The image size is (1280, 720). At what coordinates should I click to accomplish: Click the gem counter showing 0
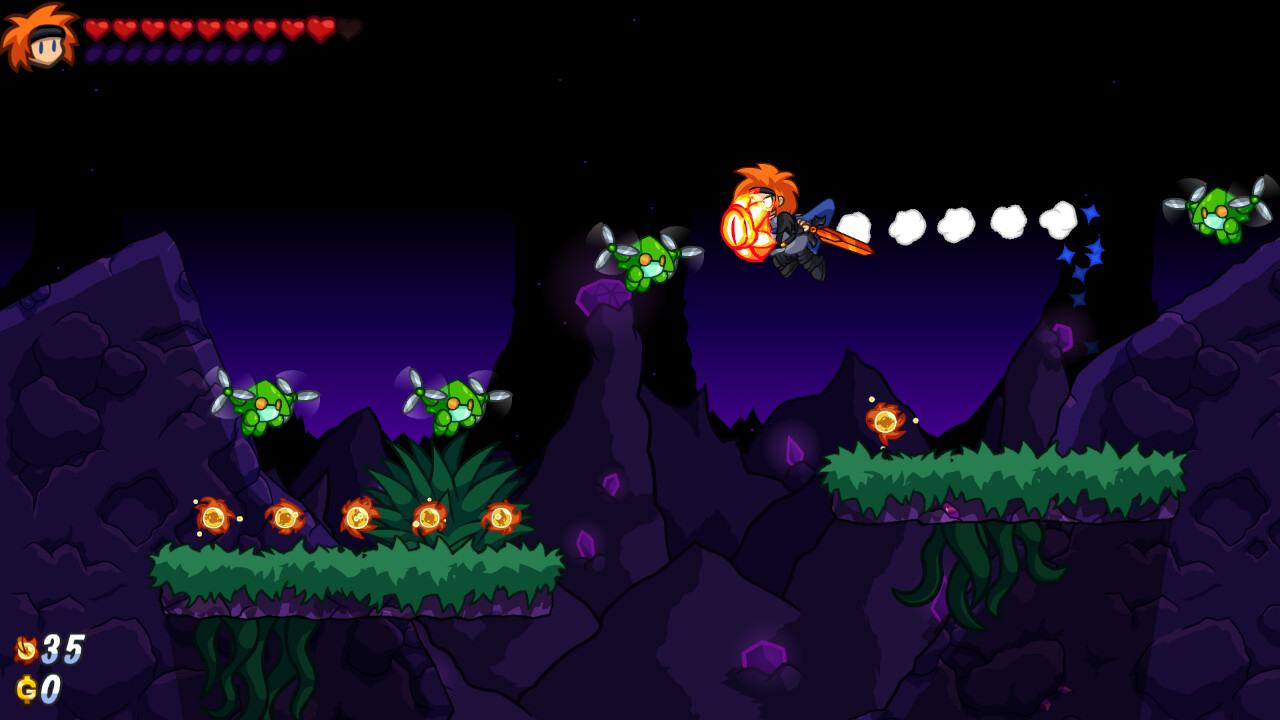pos(52,687)
